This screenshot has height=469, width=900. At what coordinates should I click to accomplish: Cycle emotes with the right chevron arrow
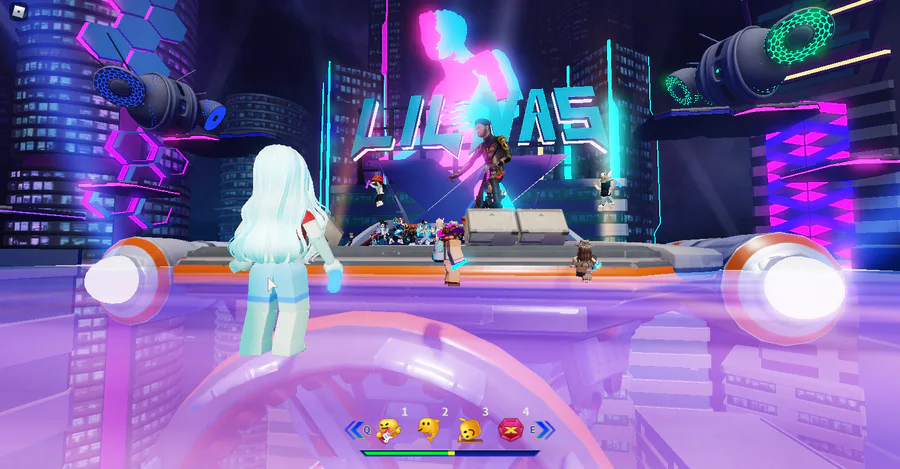(x=546, y=430)
